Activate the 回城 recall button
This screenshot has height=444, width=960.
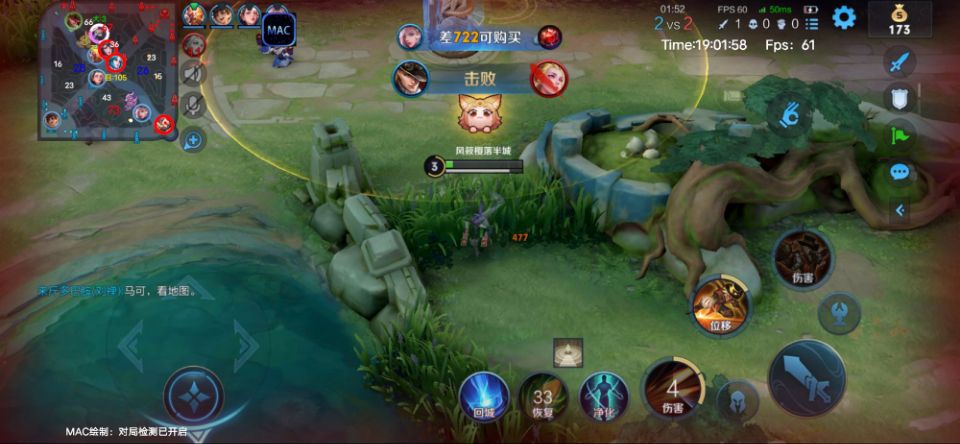click(x=484, y=396)
